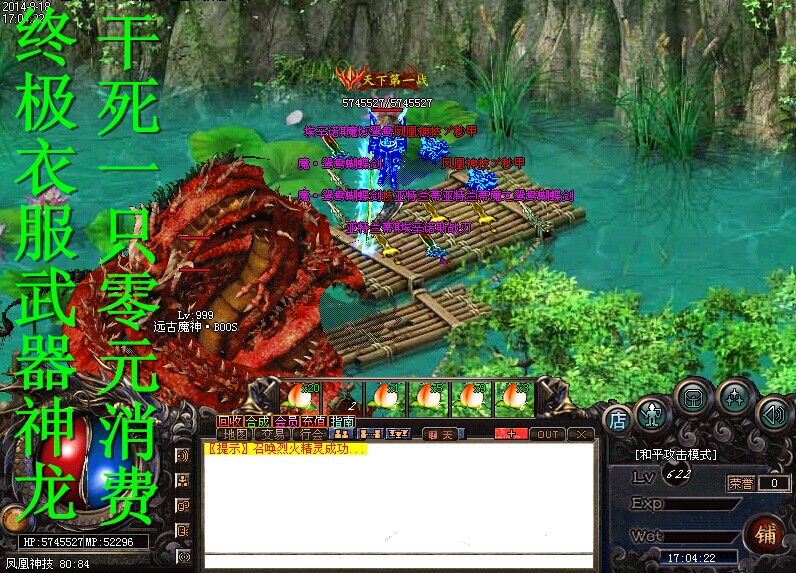
Task: Open the 充值 recharge menu
Action: pyautogui.click(x=314, y=420)
